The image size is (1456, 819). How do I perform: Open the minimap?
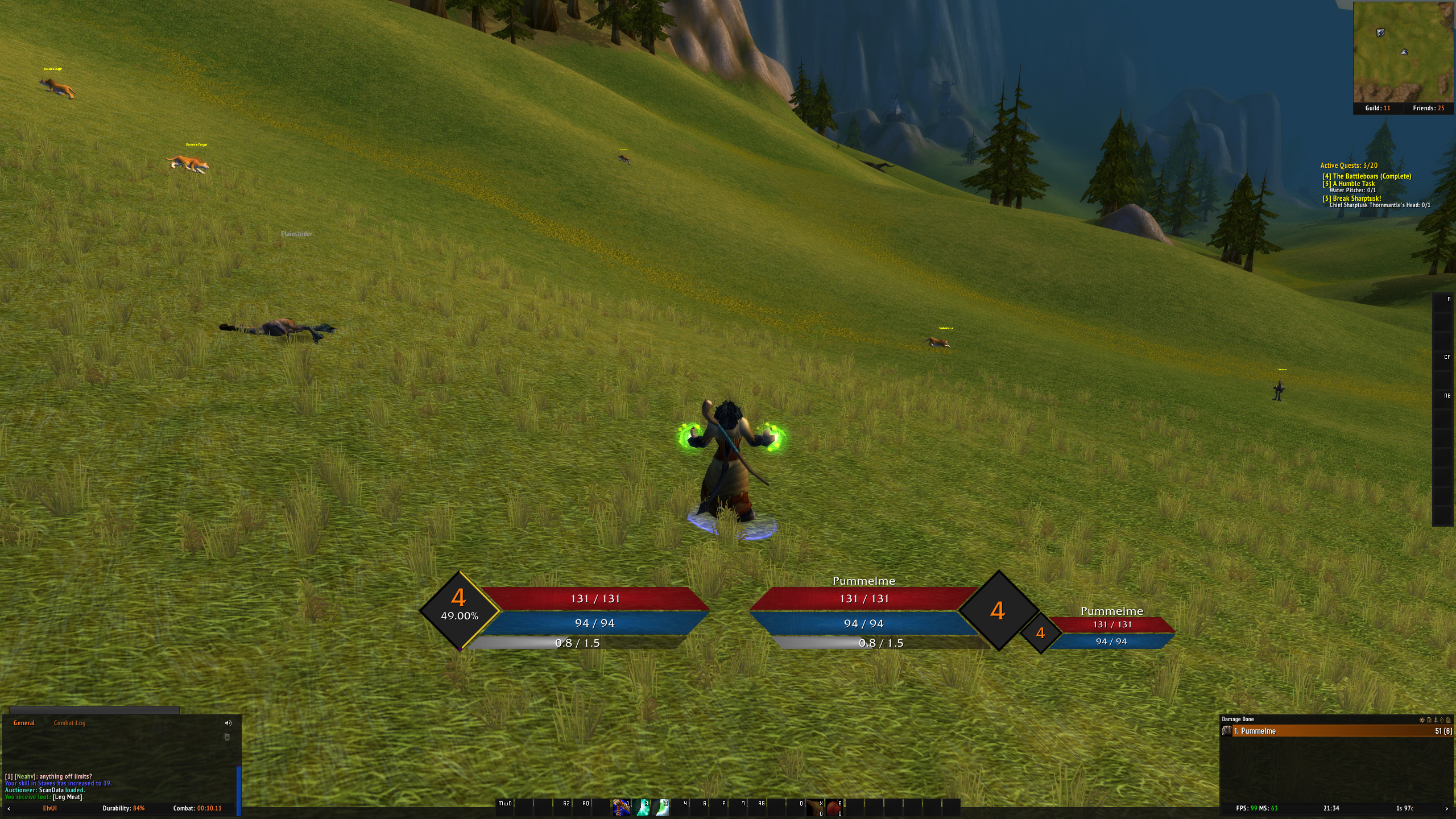point(1403,52)
